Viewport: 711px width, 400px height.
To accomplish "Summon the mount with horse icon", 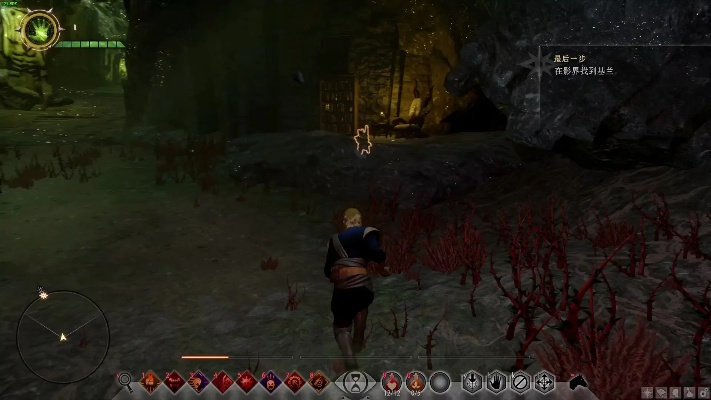I will (x=577, y=381).
